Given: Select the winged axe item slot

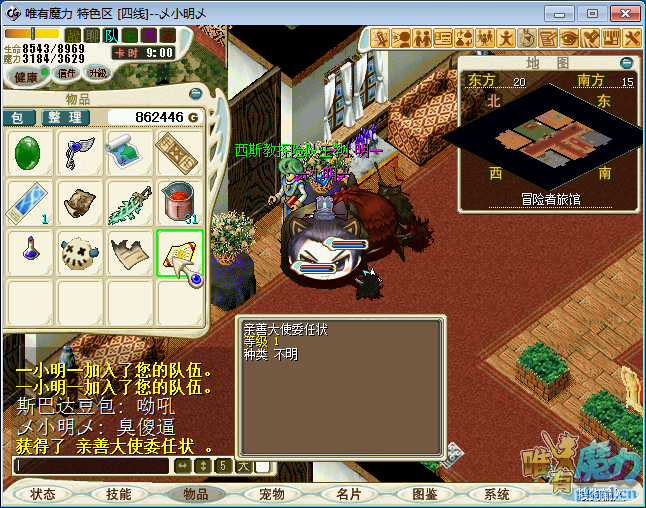Looking at the screenshot, I should [81, 154].
